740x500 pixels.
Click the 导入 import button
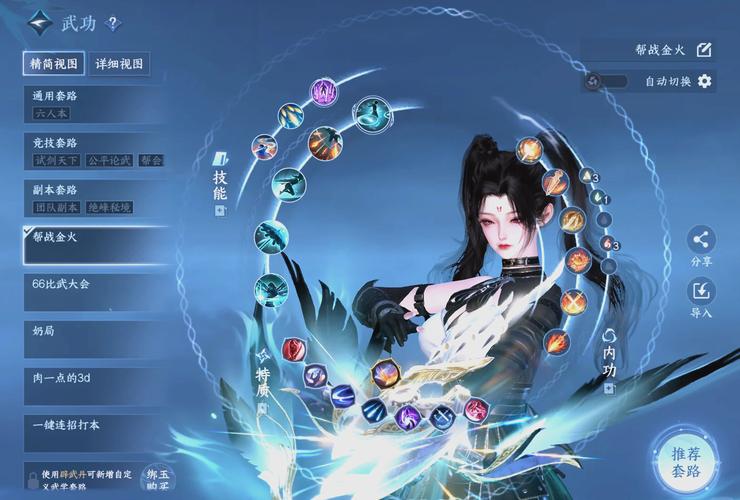(x=701, y=292)
